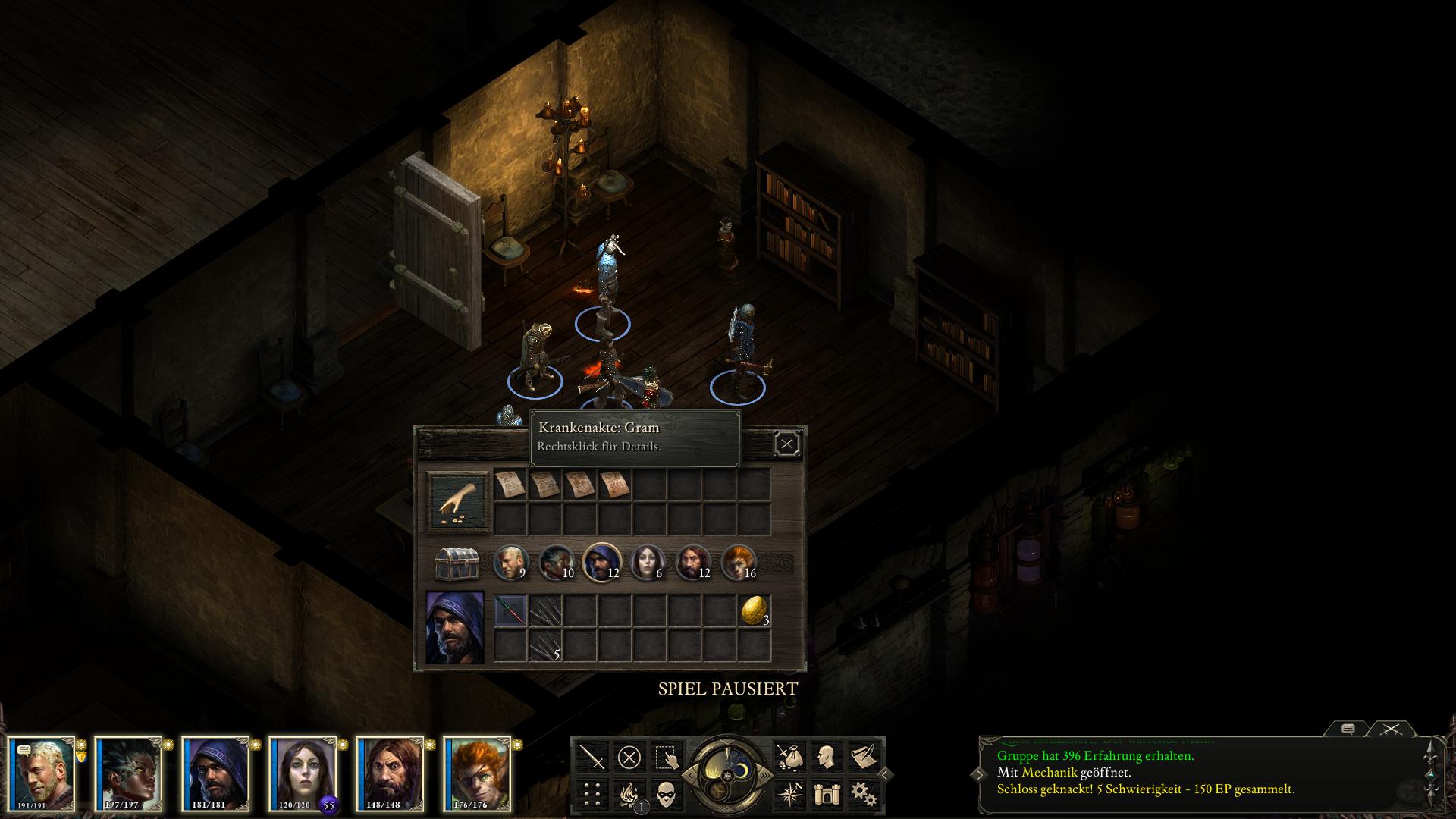Open the party formation dots menu
This screenshot has width=1456, height=819.
(x=592, y=793)
